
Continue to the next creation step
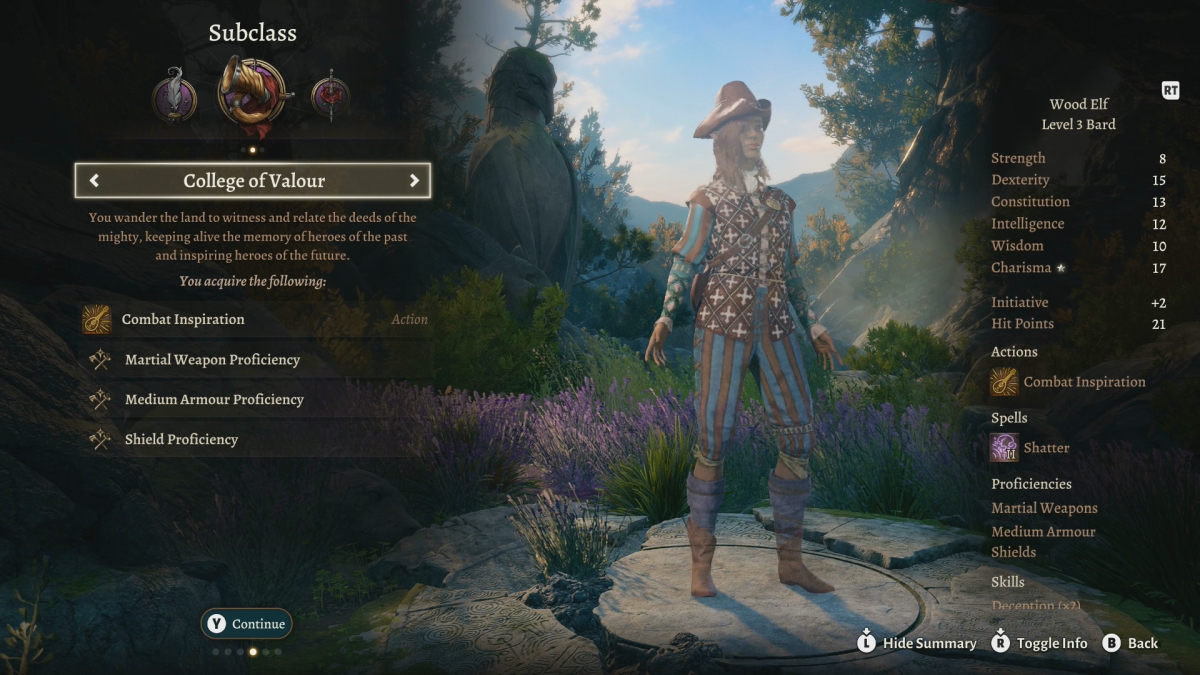point(247,623)
